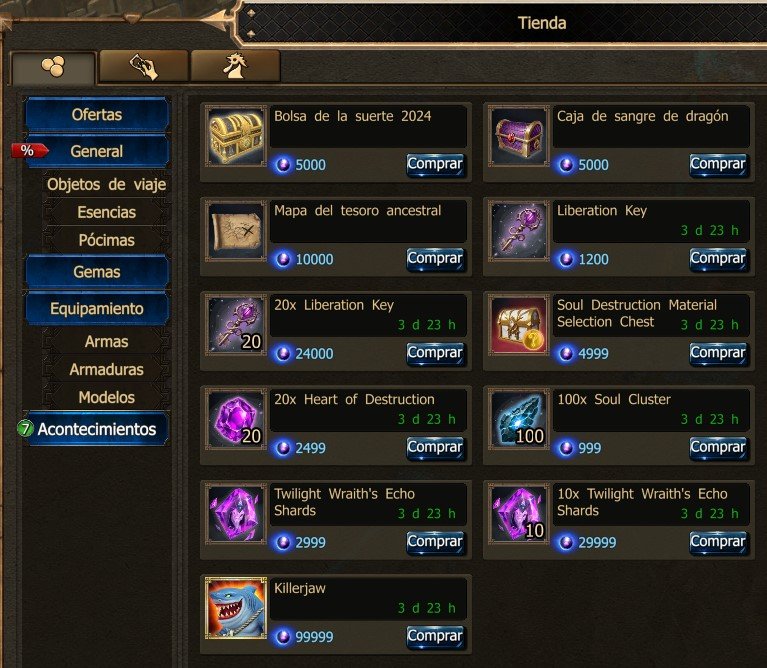Click Comprar for Caja de sangre de dragón
This screenshot has width=767, height=668.
click(x=717, y=164)
